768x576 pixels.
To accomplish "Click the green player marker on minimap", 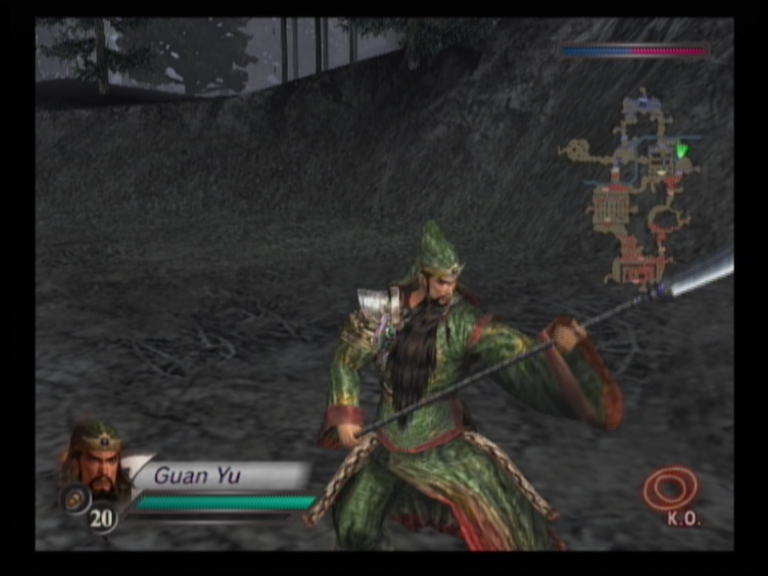I will tap(682, 151).
